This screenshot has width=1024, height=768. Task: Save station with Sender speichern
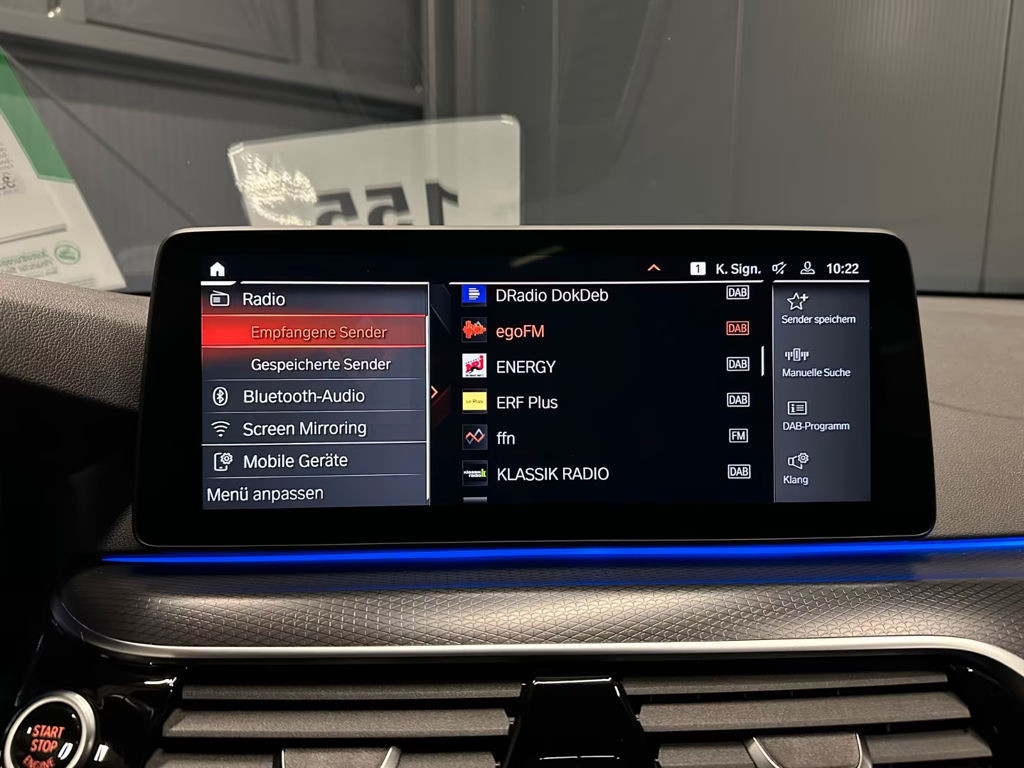pos(818,308)
